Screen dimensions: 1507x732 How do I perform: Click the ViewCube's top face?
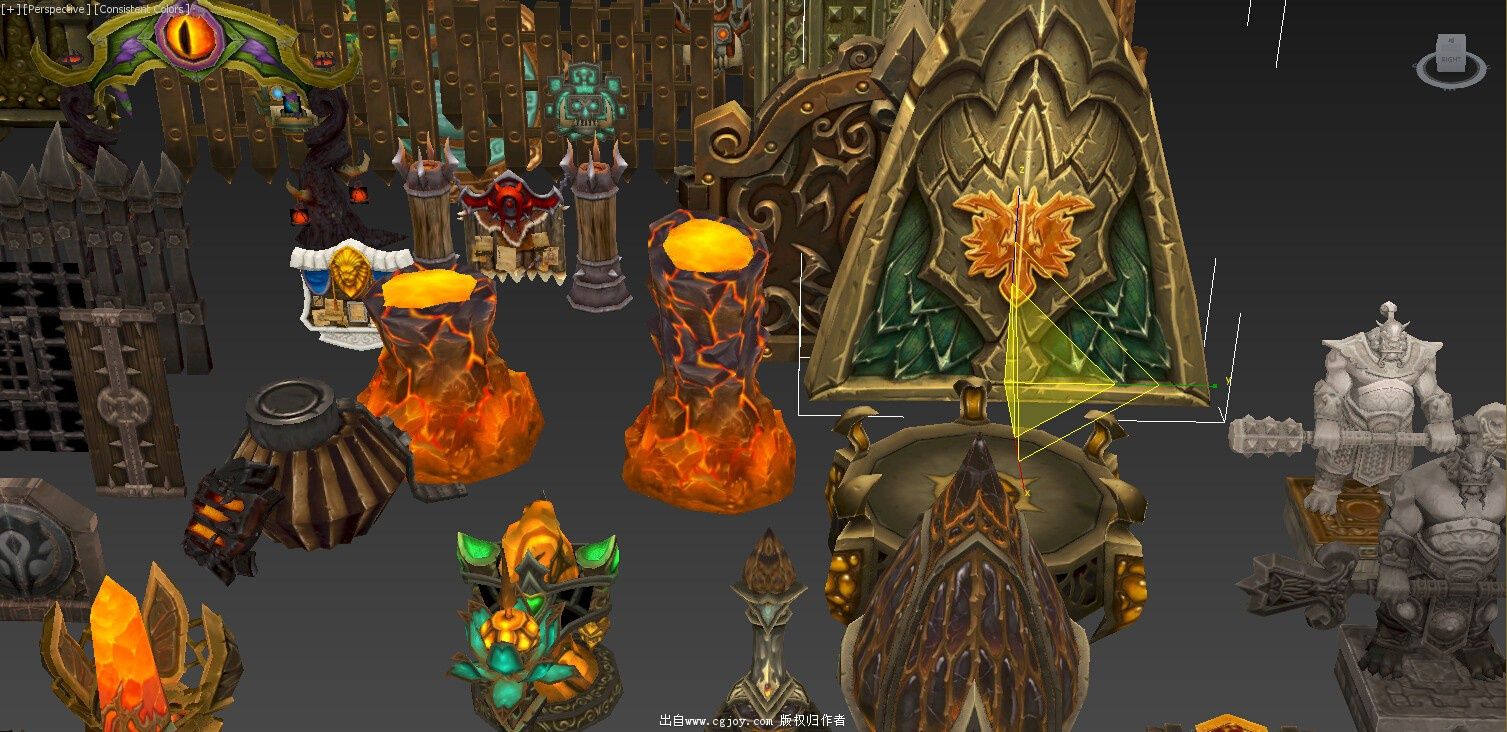(1452, 40)
